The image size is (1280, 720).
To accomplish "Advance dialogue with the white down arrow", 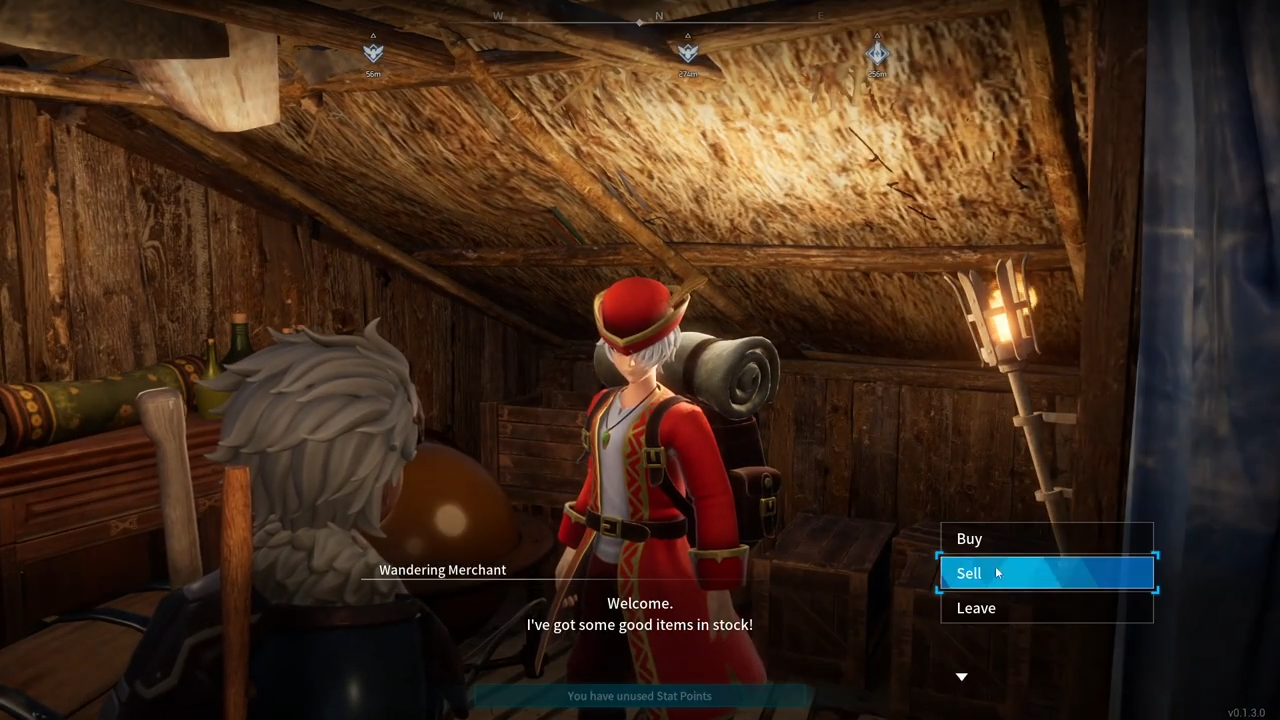I will click(x=962, y=677).
